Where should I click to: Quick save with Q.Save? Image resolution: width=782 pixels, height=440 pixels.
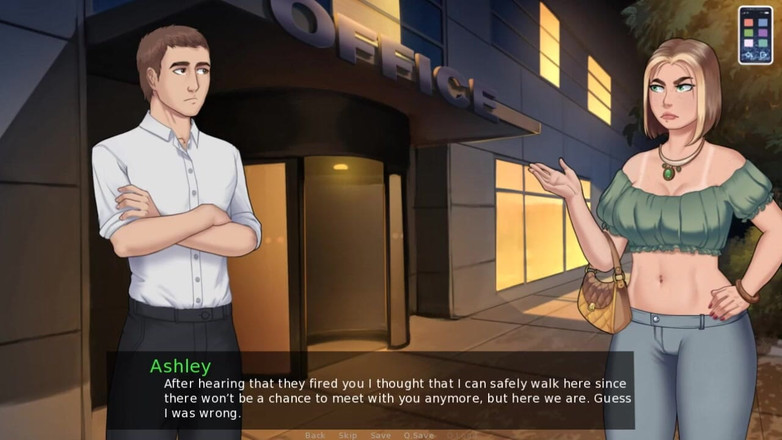coord(419,435)
